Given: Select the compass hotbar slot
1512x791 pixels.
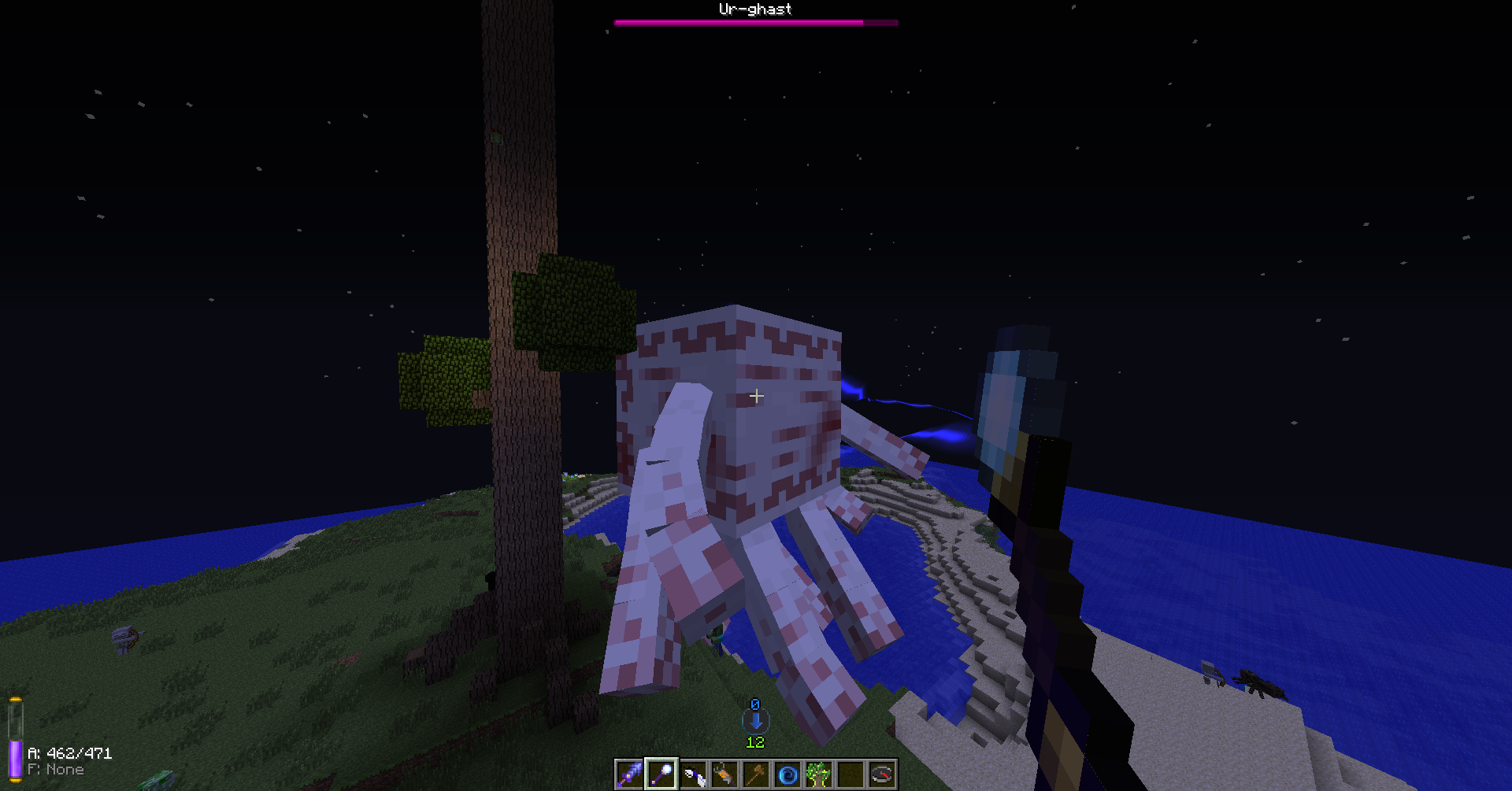Looking at the screenshot, I should pos(882,774).
